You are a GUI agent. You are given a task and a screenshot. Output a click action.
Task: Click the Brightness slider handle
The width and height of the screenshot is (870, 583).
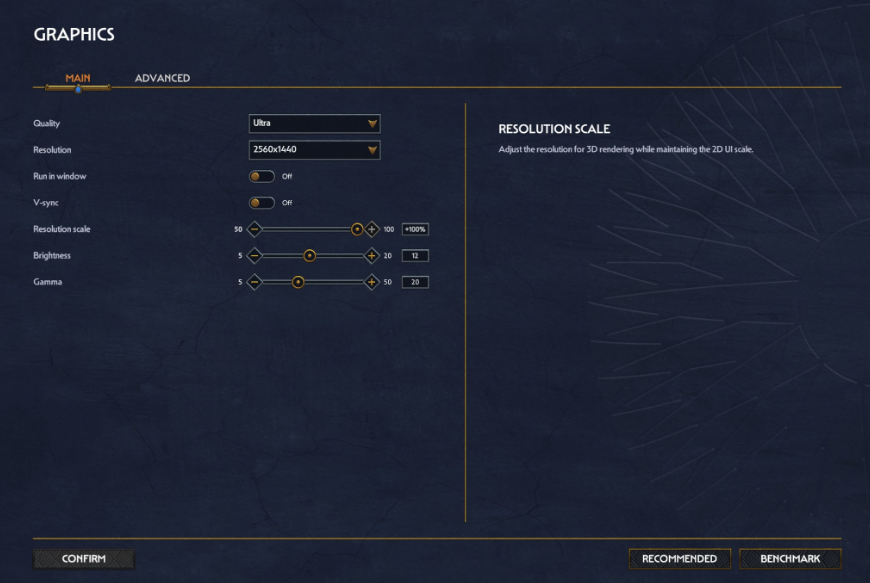coord(310,255)
